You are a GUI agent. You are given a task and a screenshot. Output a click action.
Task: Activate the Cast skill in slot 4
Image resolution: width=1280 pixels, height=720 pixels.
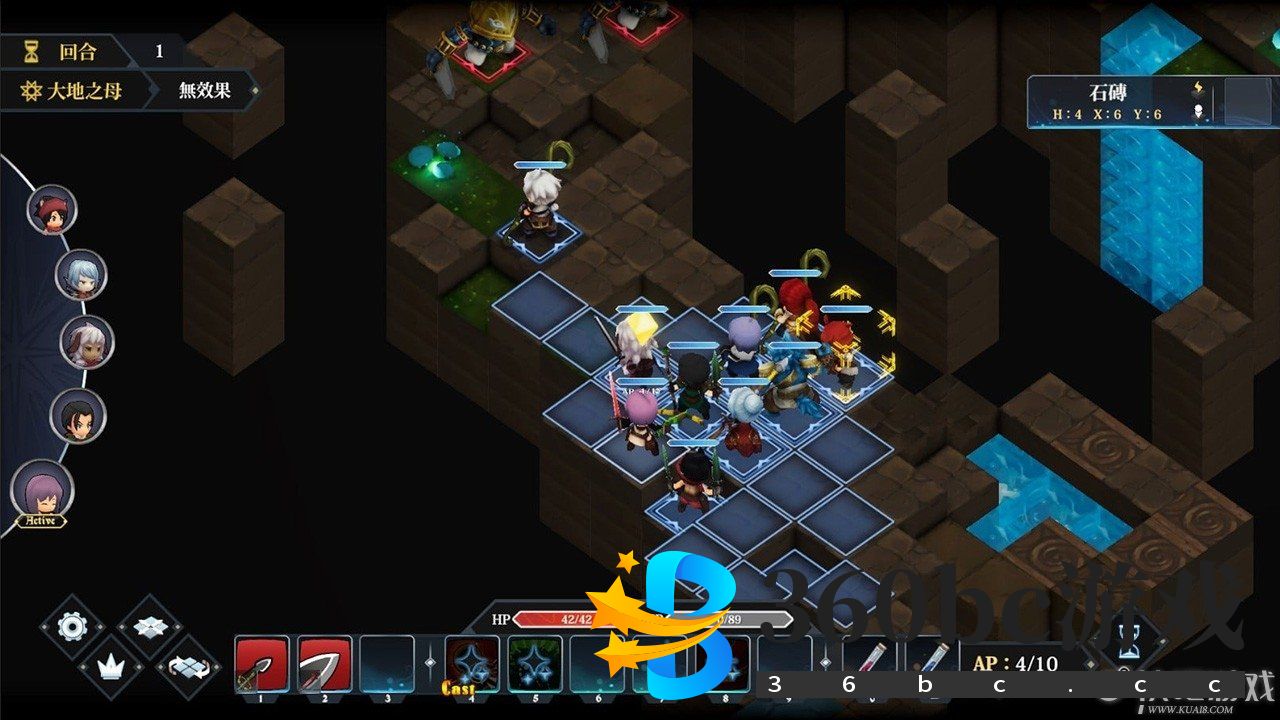(x=471, y=664)
